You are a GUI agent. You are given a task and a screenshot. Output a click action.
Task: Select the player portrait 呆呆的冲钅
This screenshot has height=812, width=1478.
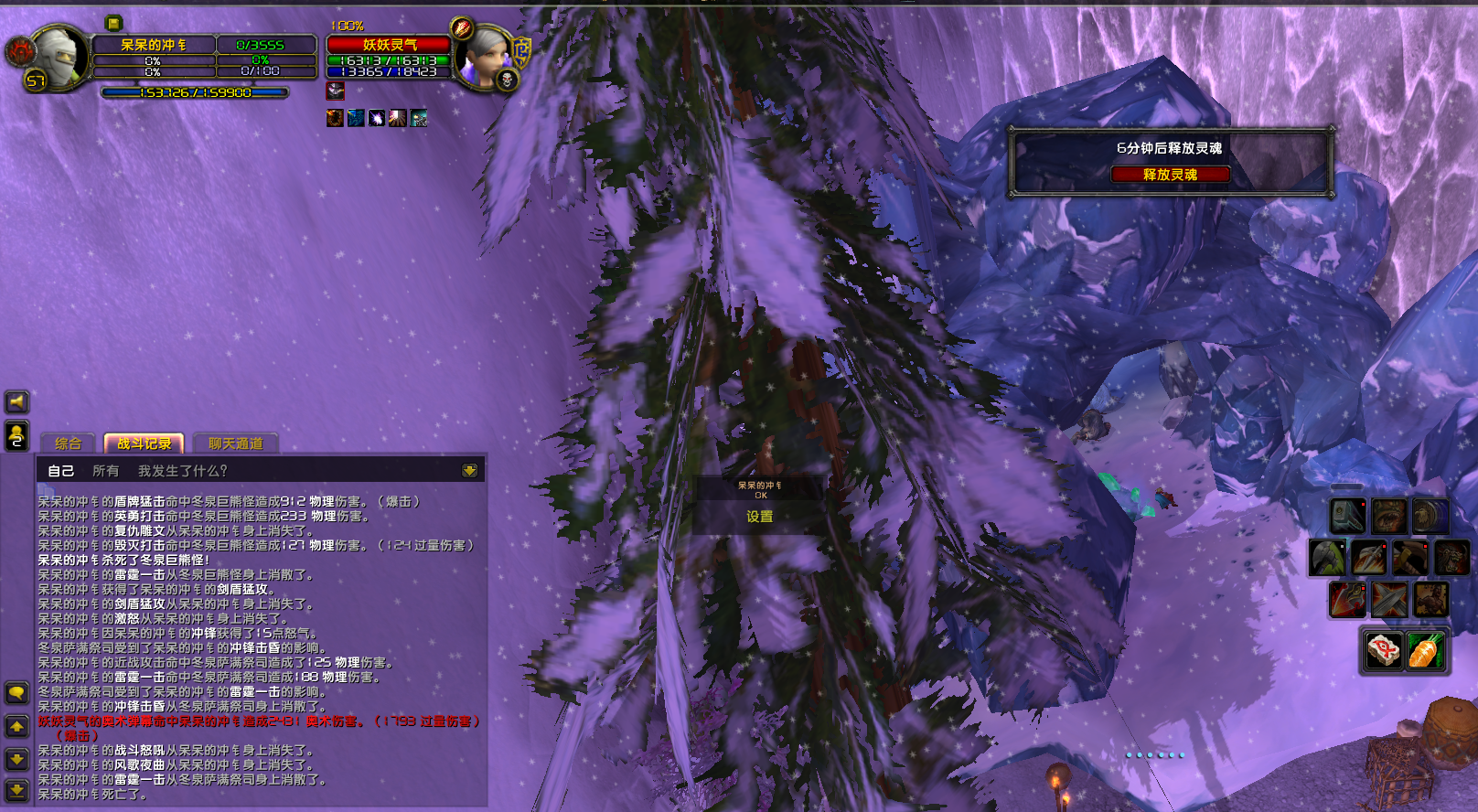click(59, 57)
